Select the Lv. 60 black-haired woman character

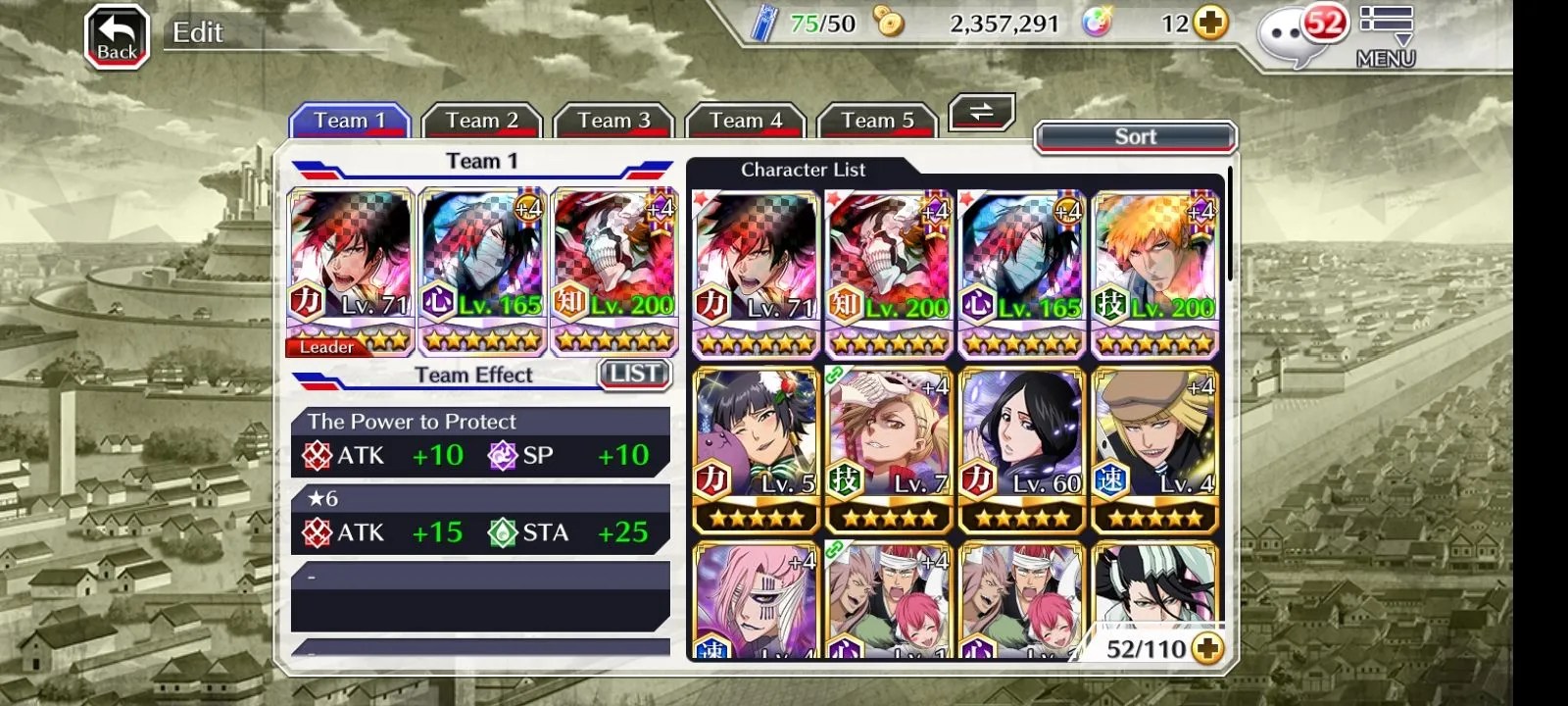pyautogui.click(x=1022, y=447)
